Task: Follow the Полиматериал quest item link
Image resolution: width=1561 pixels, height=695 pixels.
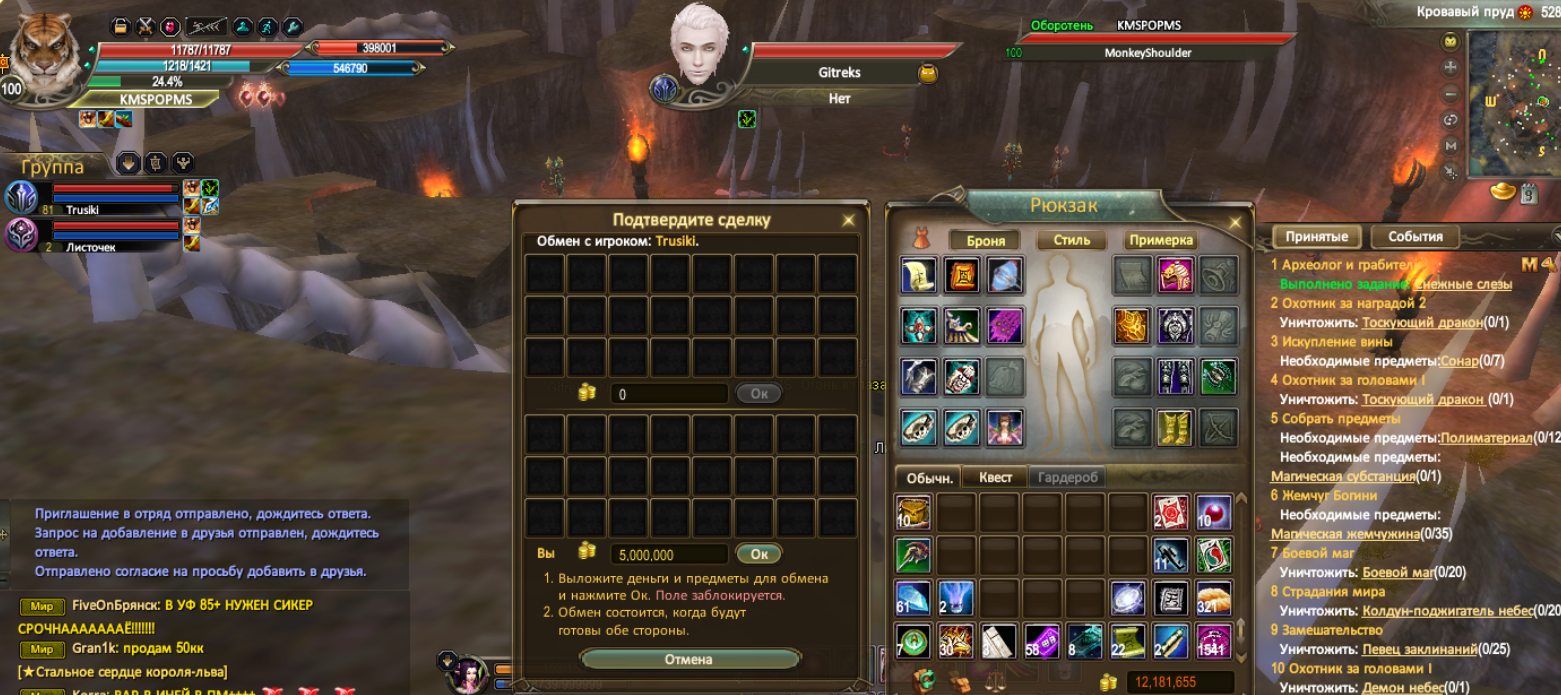Action: pos(1486,437)
